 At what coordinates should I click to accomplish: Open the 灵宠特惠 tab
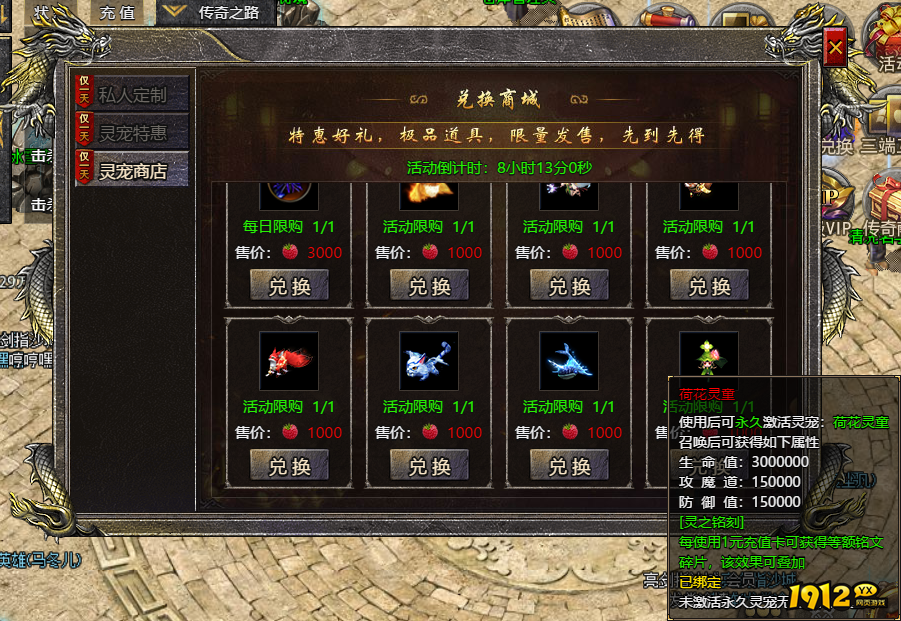coord(132,133)
